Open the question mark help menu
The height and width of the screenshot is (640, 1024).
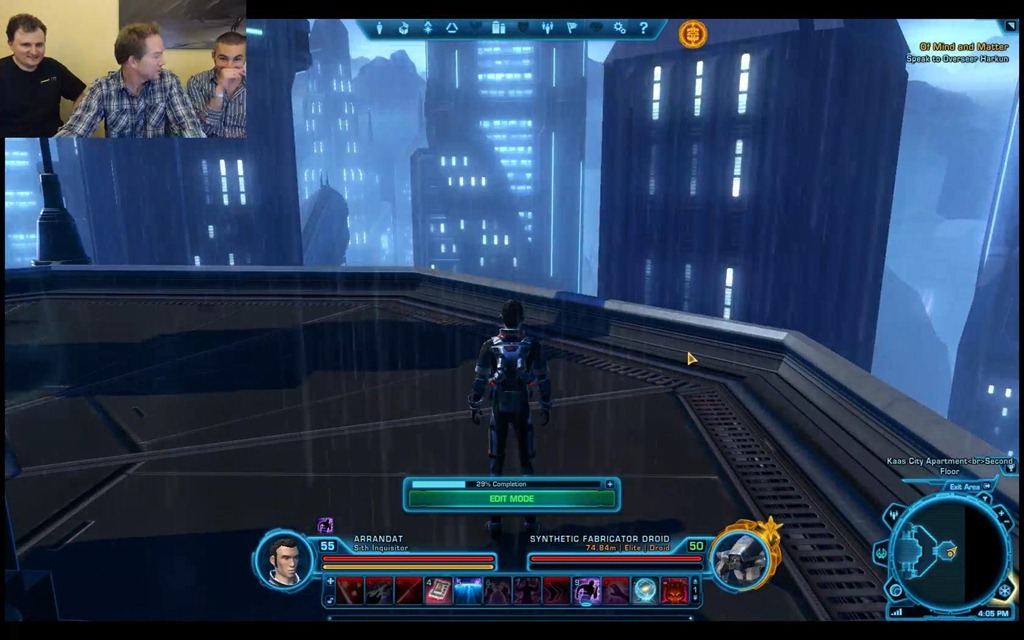tap(644, 28)
